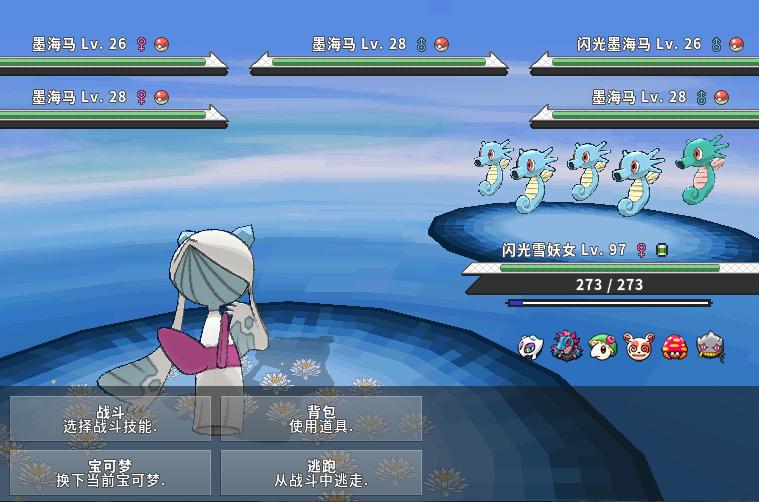Pick the Hydreigon party icon

[x=566, y=347]
